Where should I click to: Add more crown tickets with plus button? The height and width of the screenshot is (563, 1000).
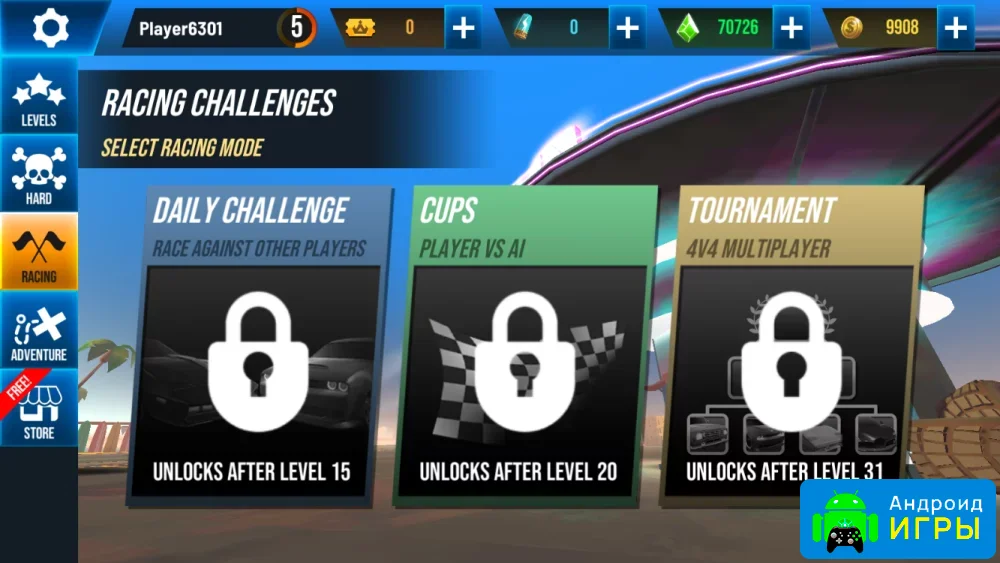[463, 28]
